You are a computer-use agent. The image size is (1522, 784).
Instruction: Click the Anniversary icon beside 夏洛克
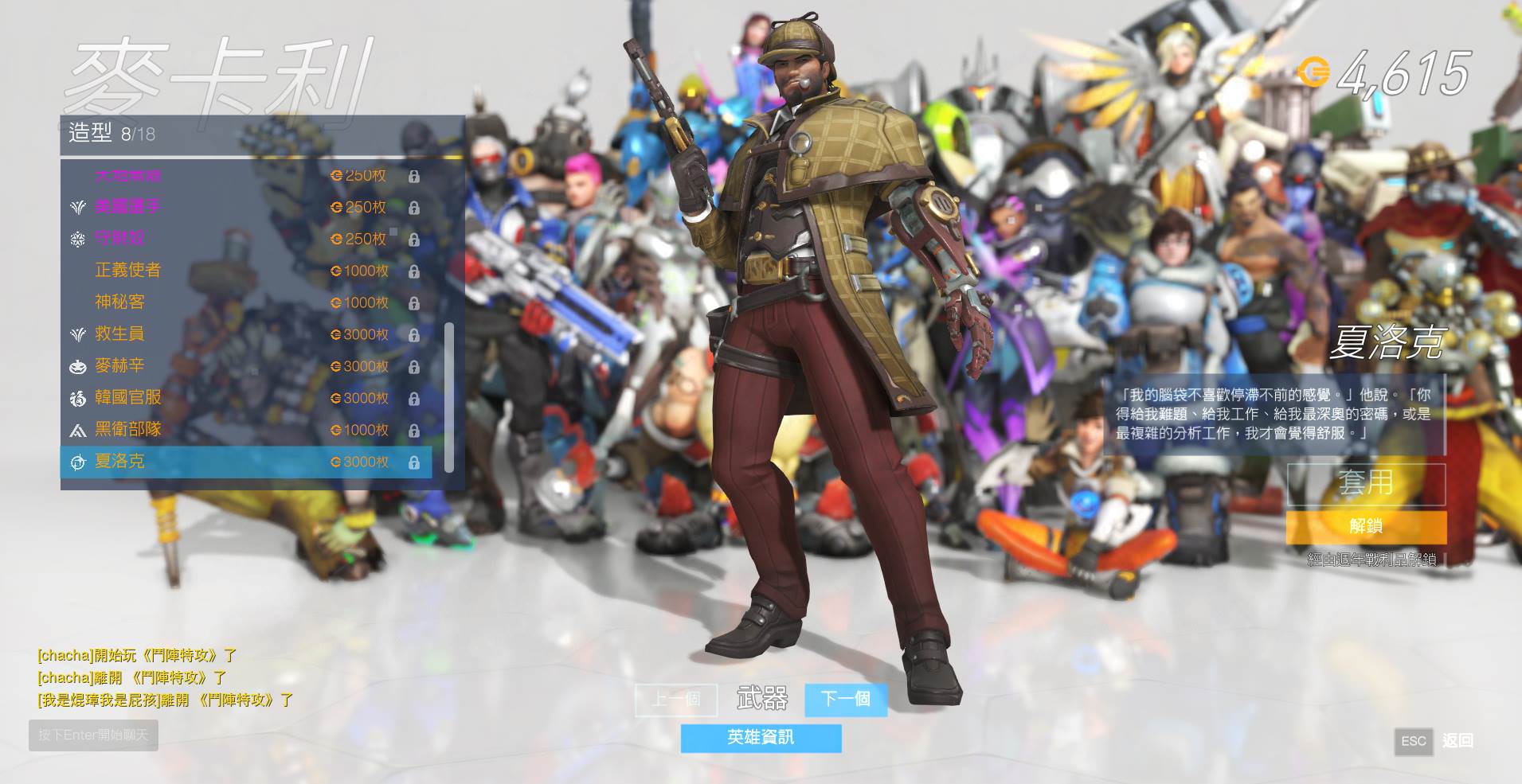click(x=77, y=462)
